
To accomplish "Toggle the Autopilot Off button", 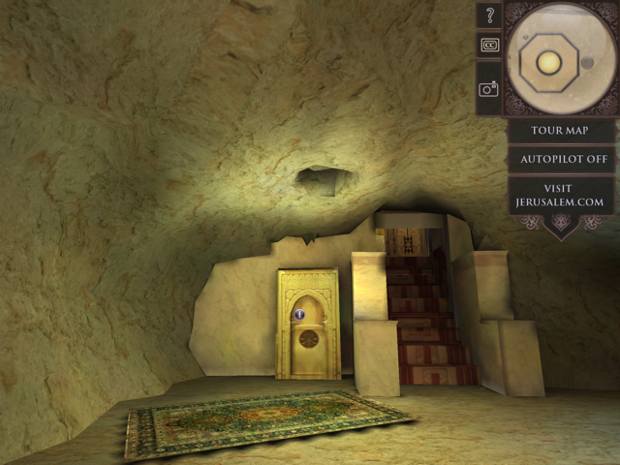I will click(x=560, y=159).
